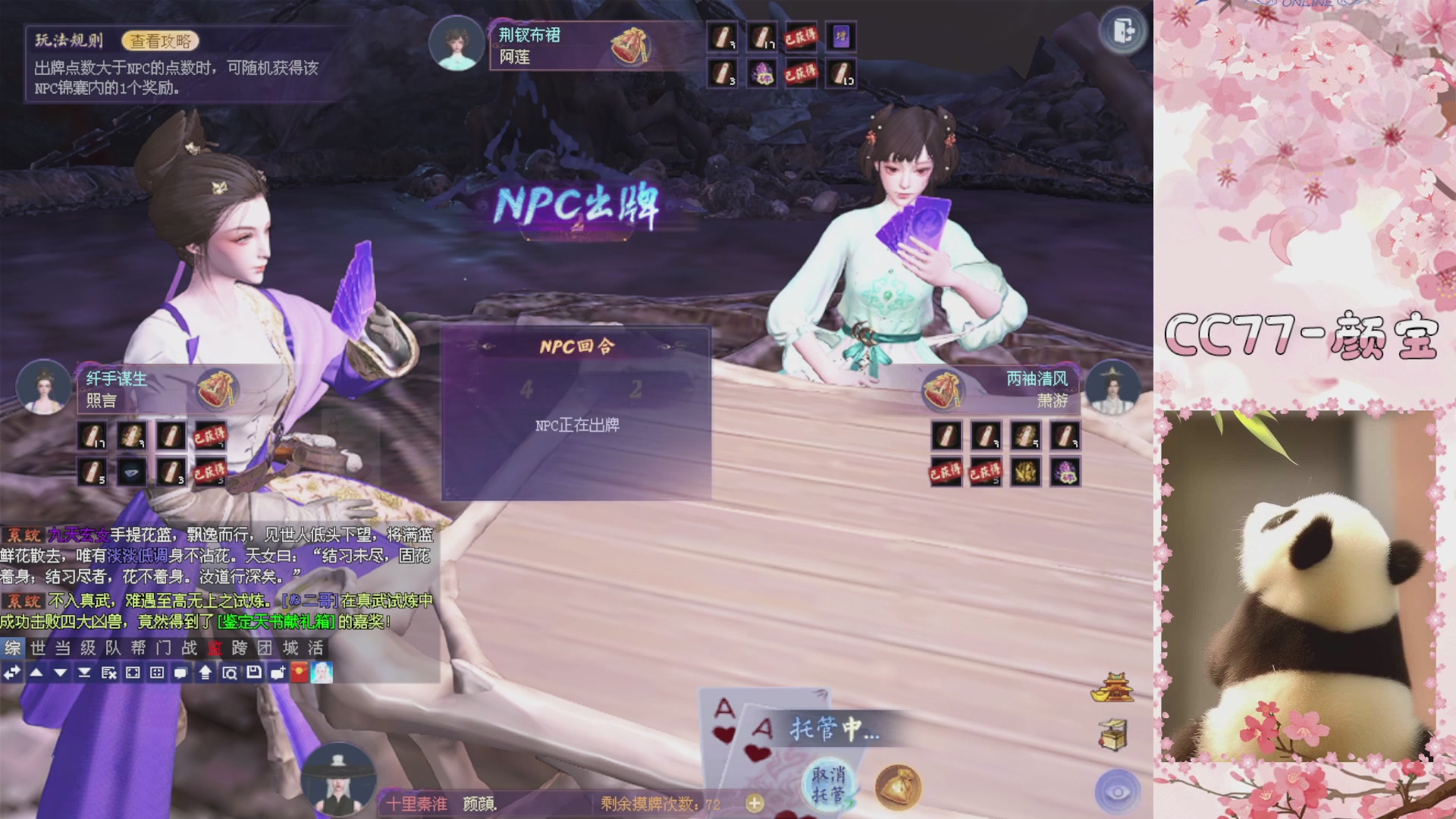Viewport: 1456px width, 819px height.
Task: Open the 队 team chat channel tab
Action: coord(115,649)
